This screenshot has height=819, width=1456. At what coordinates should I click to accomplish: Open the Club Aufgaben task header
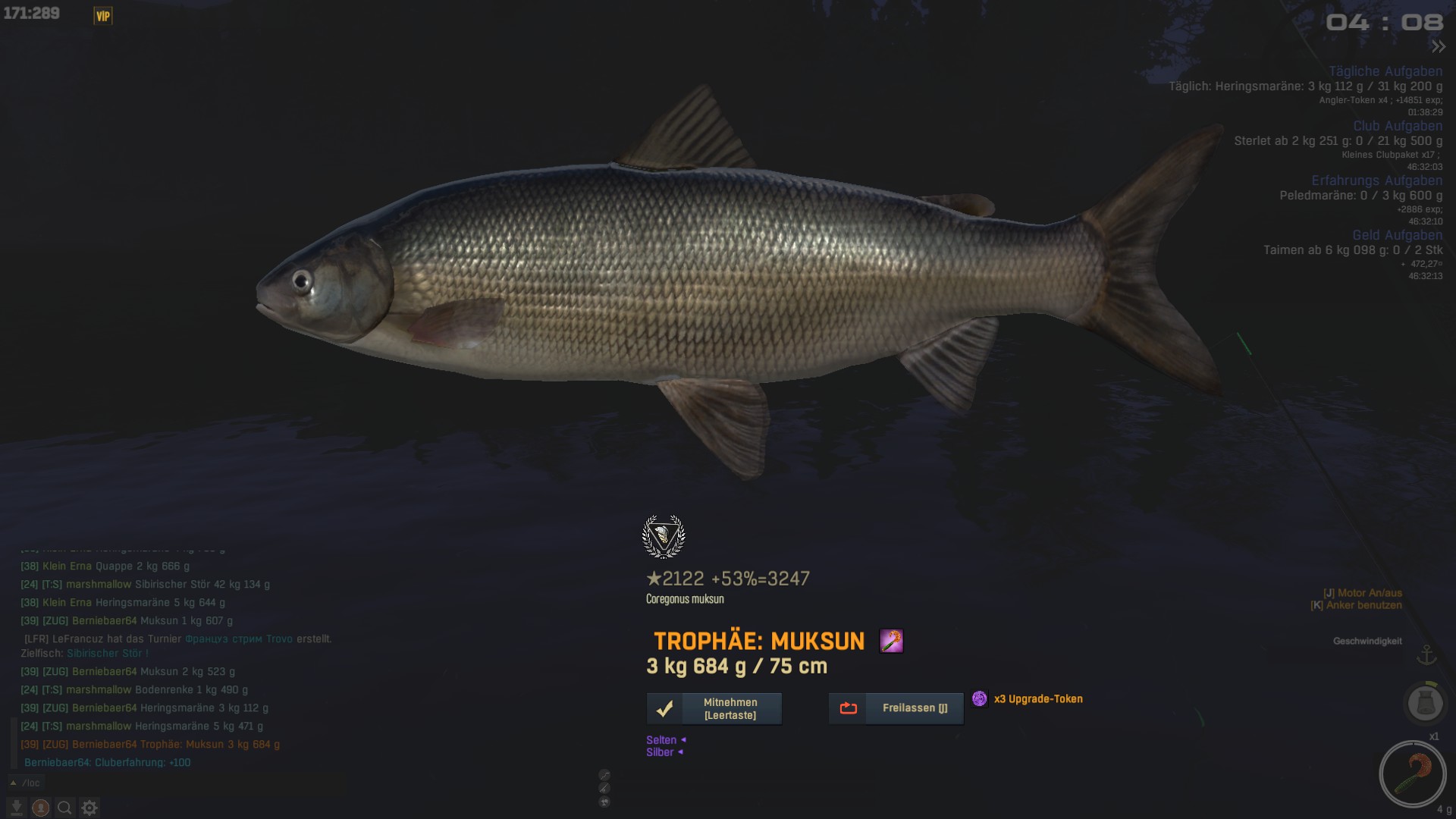pos(1398,126)
